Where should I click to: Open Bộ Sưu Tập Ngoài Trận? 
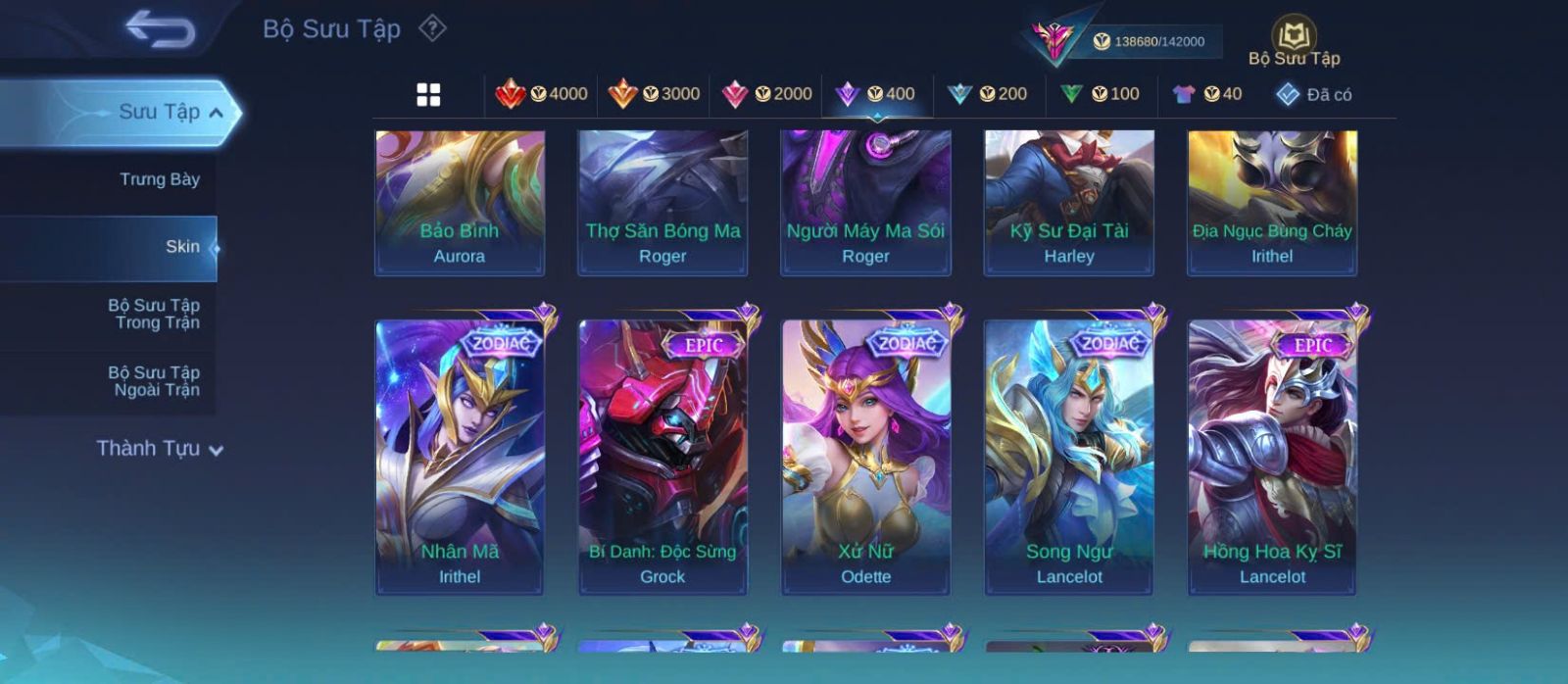point(154,381)
